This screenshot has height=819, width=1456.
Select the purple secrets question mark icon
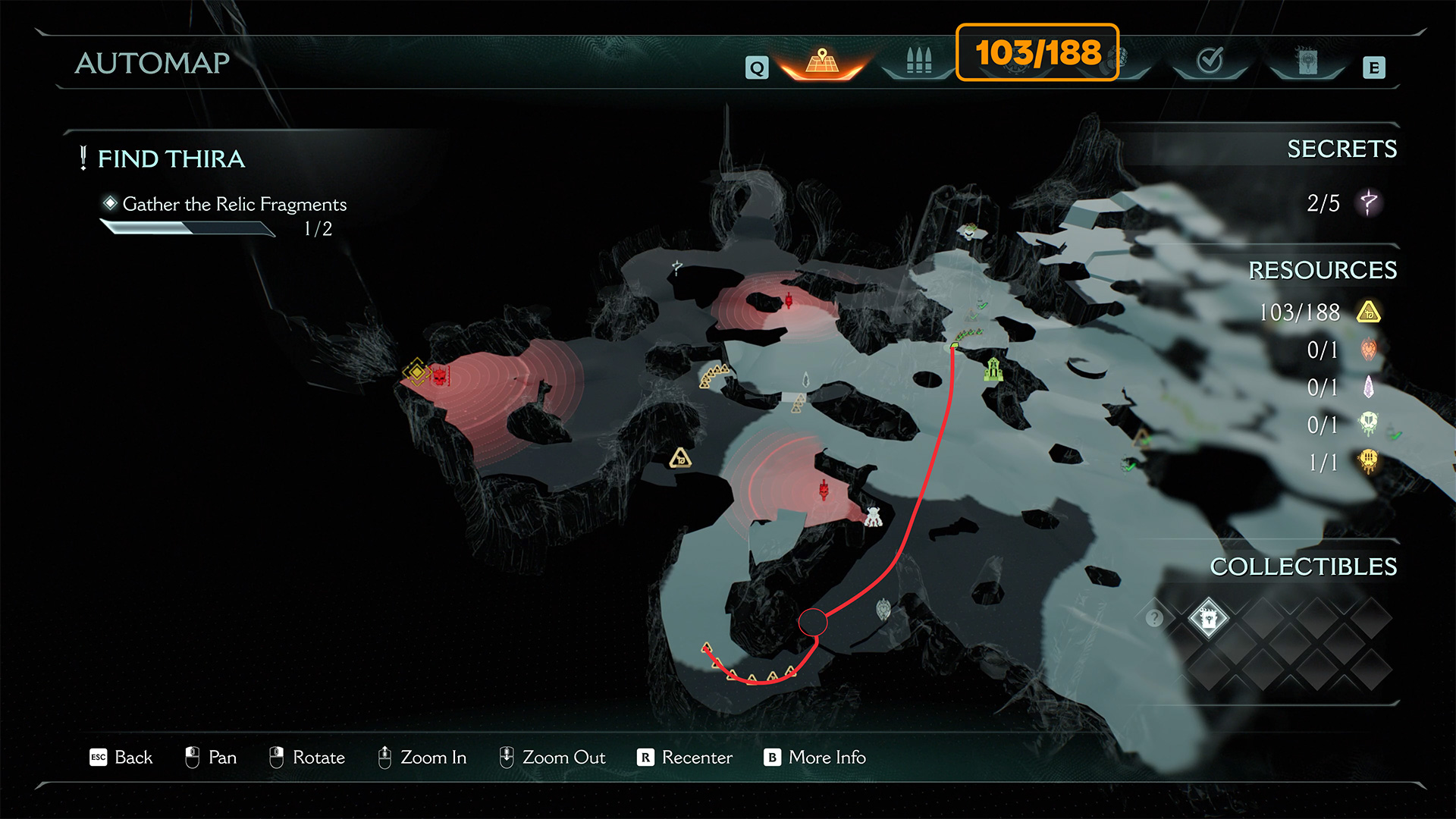point(1369,203)
